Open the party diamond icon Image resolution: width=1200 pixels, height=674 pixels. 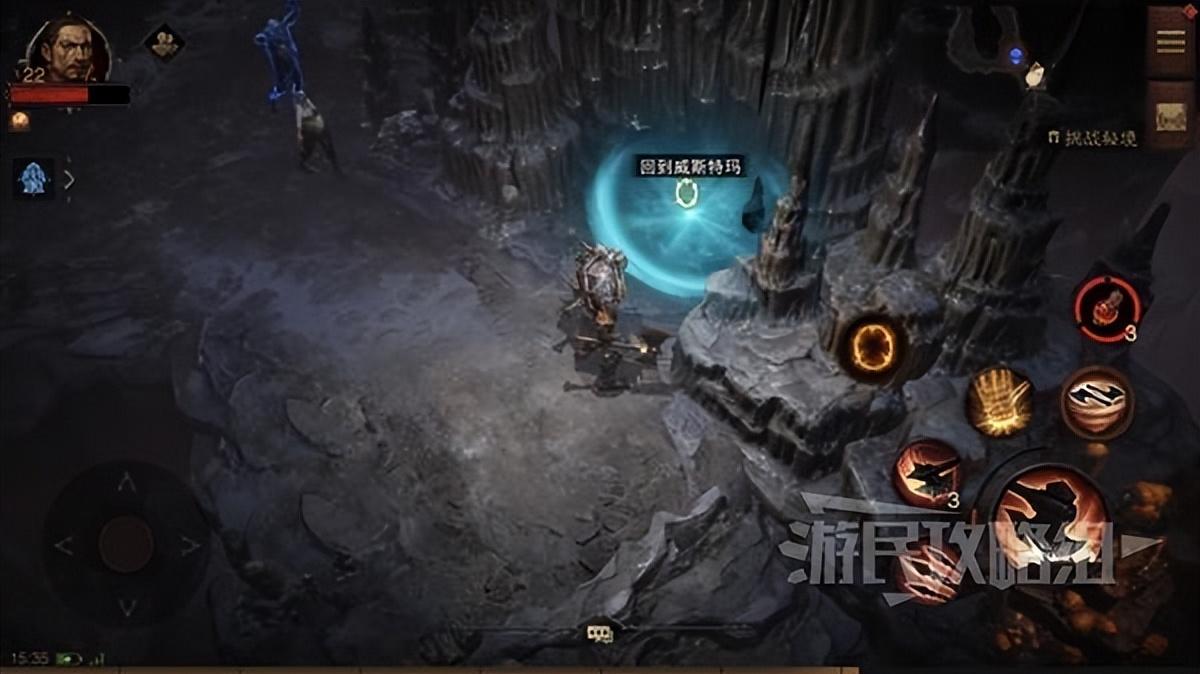163,42
